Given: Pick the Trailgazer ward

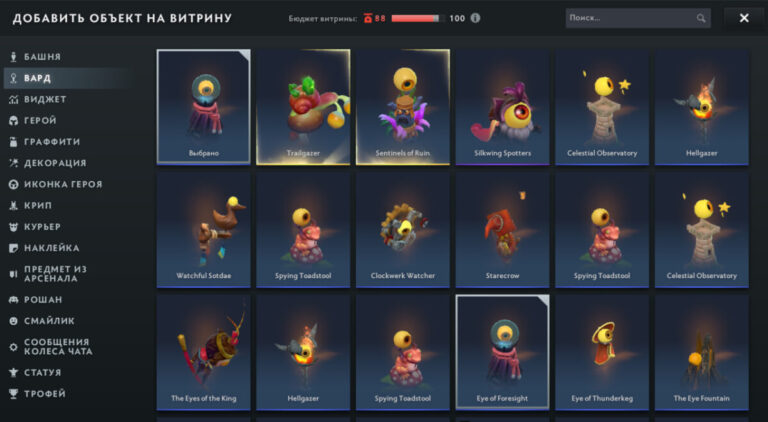Looking at the screenshot, I should pyautogui.click(x=303, y=107).
